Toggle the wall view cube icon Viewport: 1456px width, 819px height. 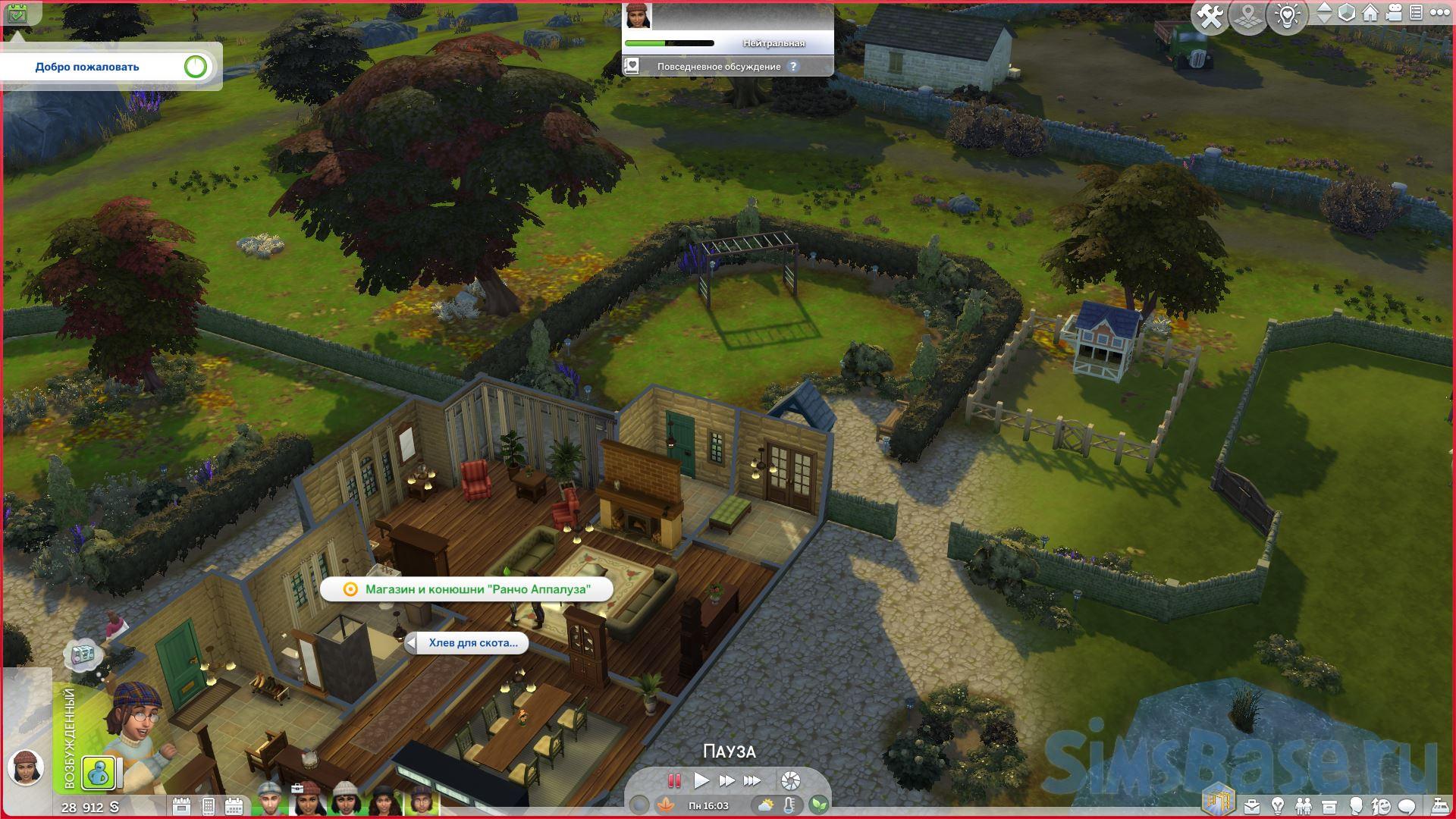[x=1346, y=14]
